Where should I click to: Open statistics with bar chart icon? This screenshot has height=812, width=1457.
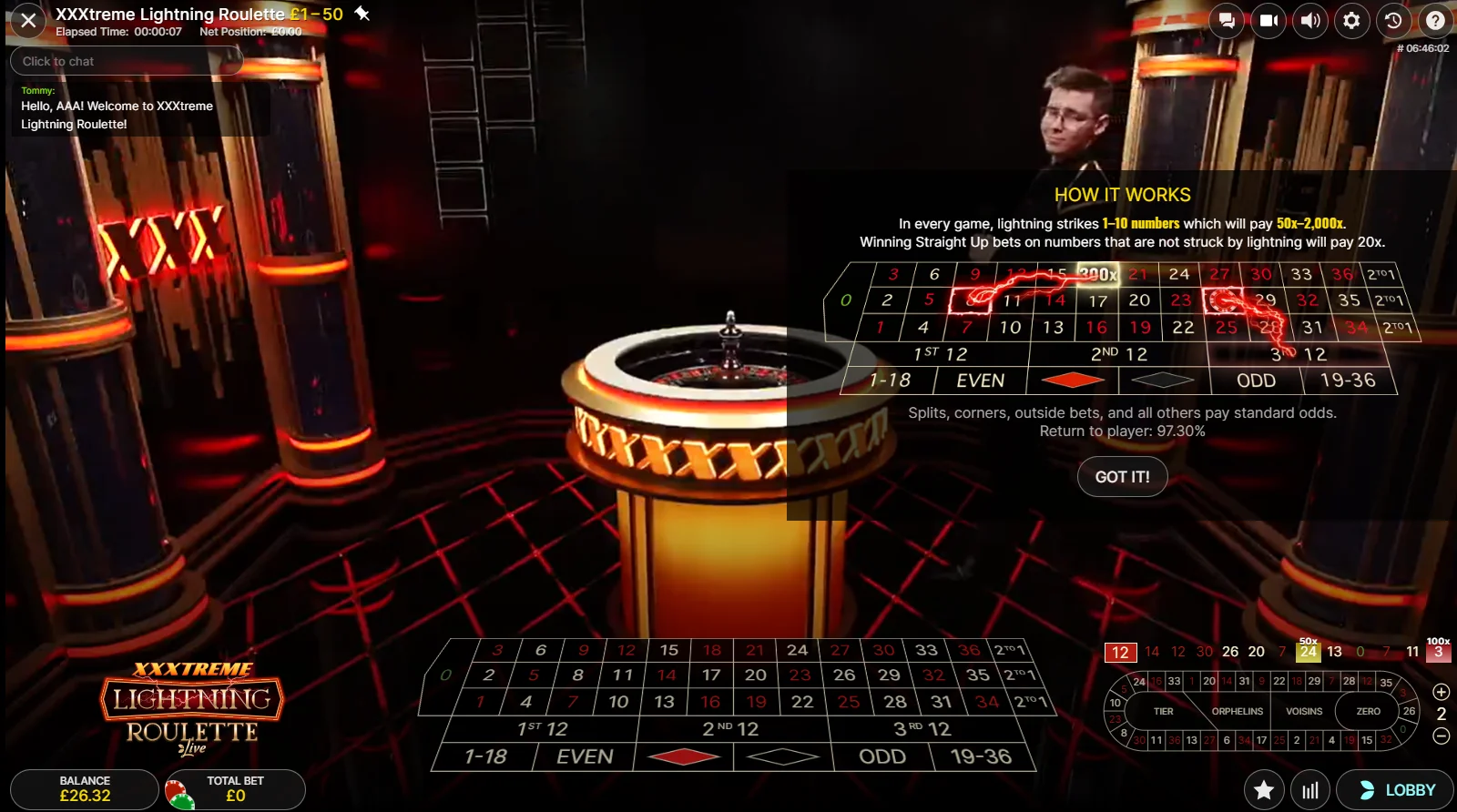1309,789
